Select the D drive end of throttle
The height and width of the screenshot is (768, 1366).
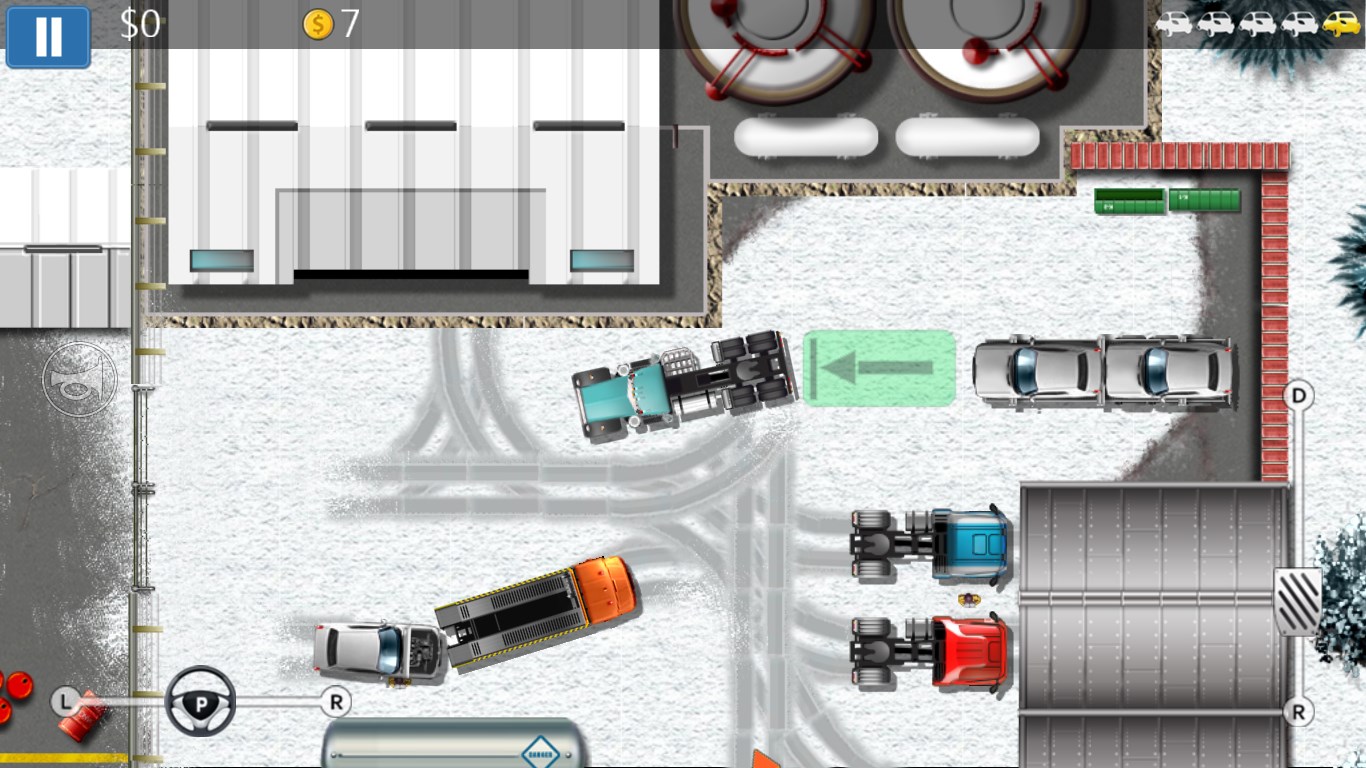tap(1298, 396)
